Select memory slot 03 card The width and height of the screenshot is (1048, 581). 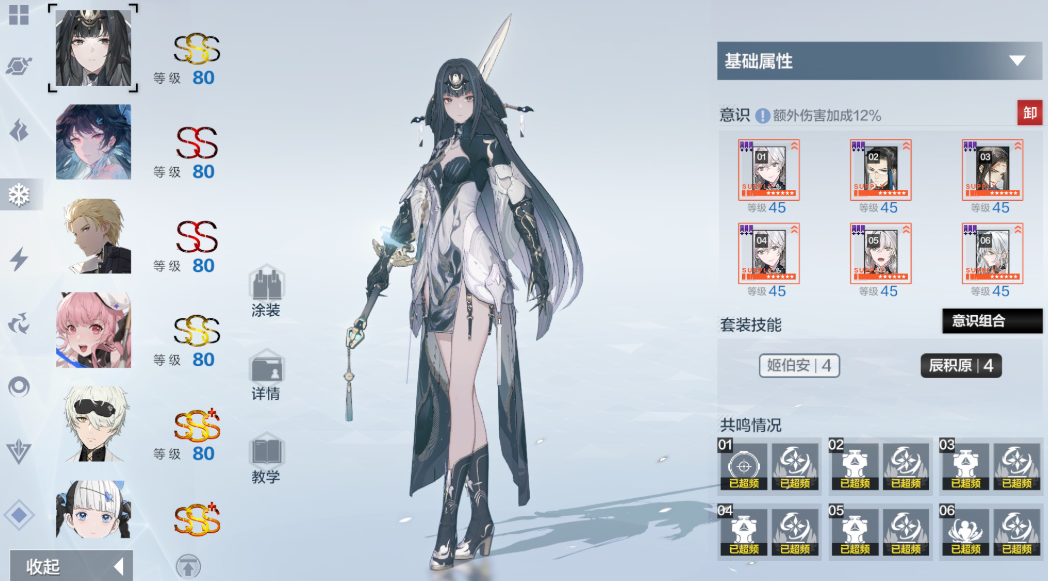pyautogui.click(x=992, y=170)
